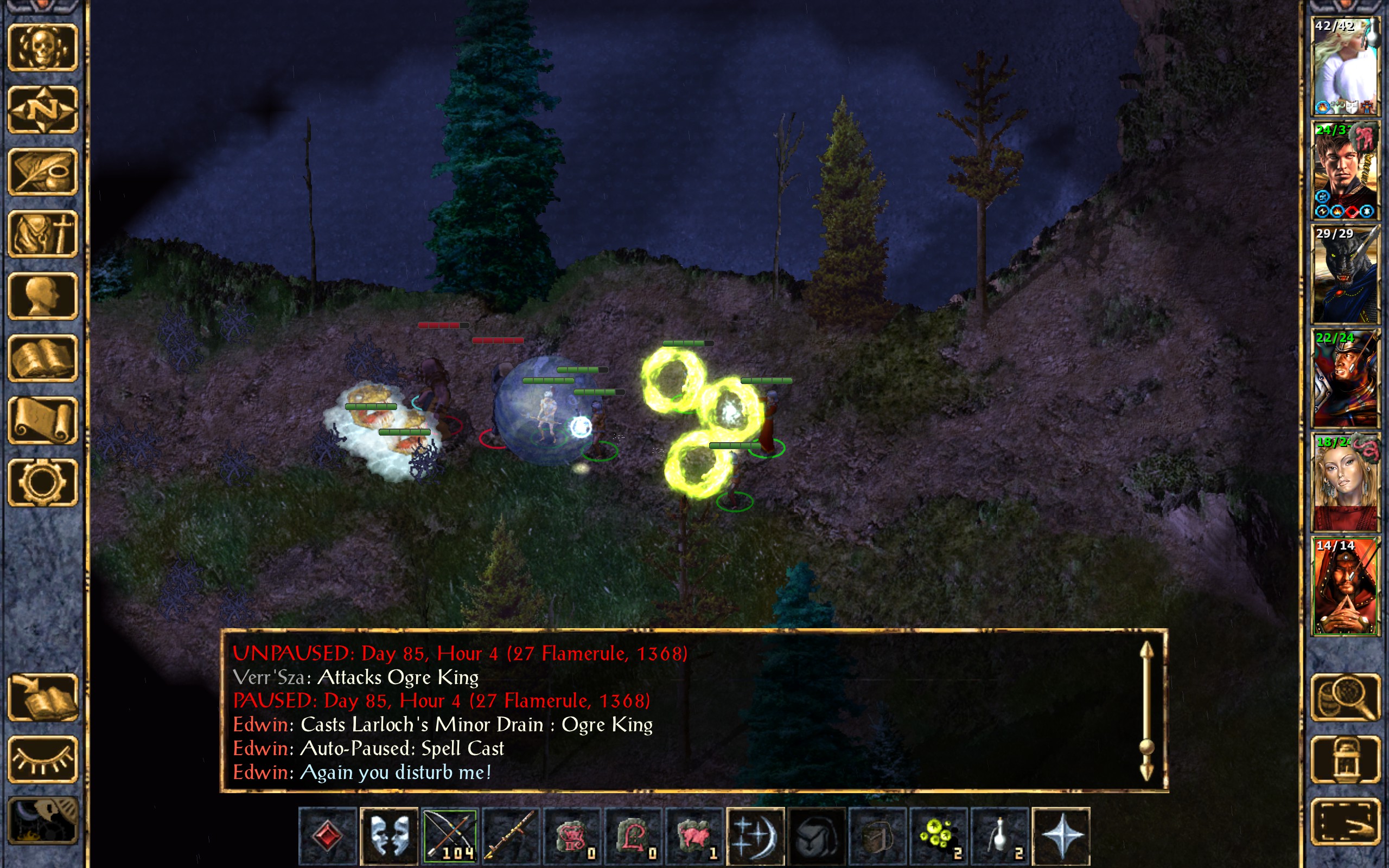This screenshot has width=1389, height=868.
Task: Quick save with the arrow-and-book button
Action: (x=43, y=698)
